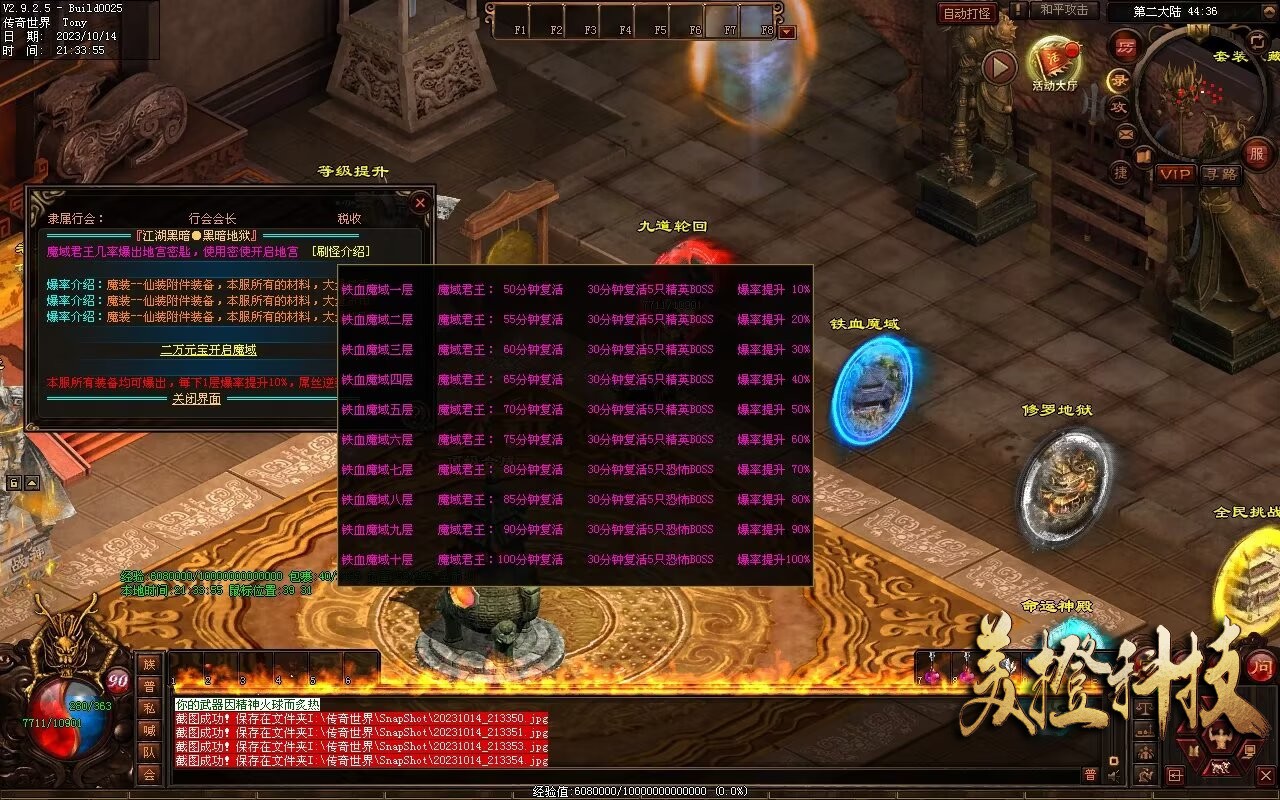Open the 活动大厅 activity hall icon
This screenshot has width=1280, height=800.
[x=1055, y=63]
